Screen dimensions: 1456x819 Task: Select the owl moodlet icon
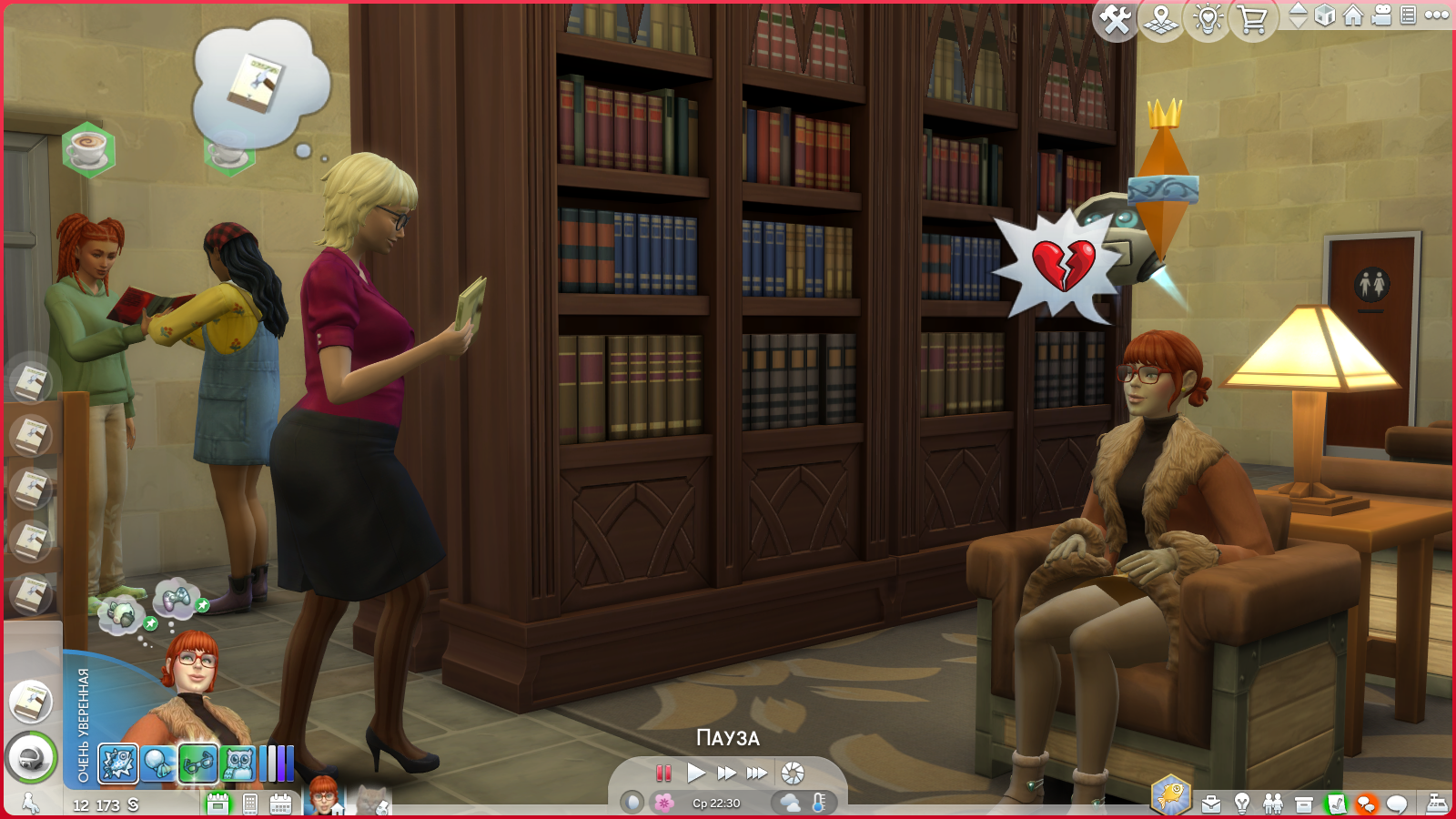pyautogui.click(x=239, y=764)
